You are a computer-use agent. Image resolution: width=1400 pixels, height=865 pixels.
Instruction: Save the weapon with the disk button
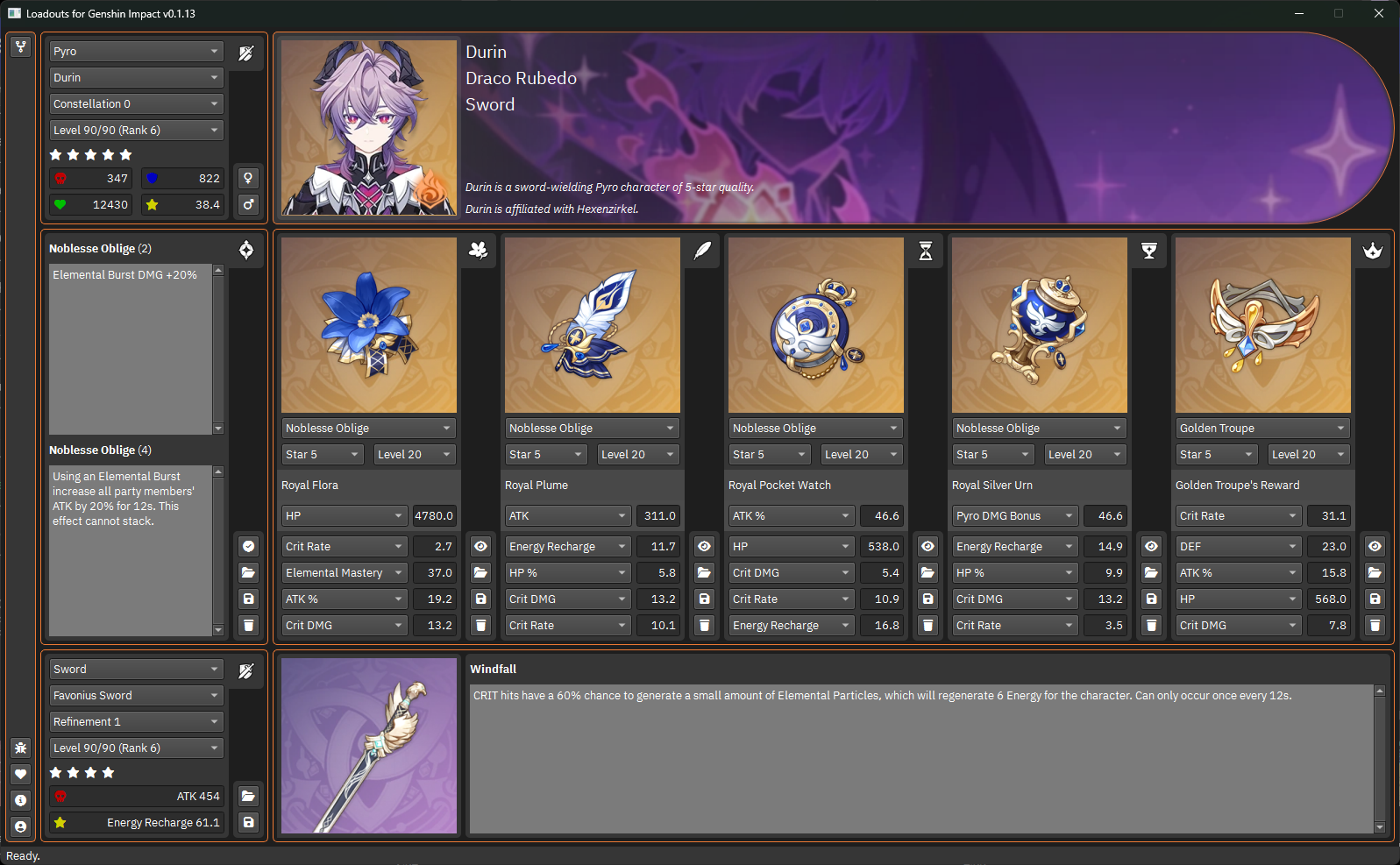(248, 822)
